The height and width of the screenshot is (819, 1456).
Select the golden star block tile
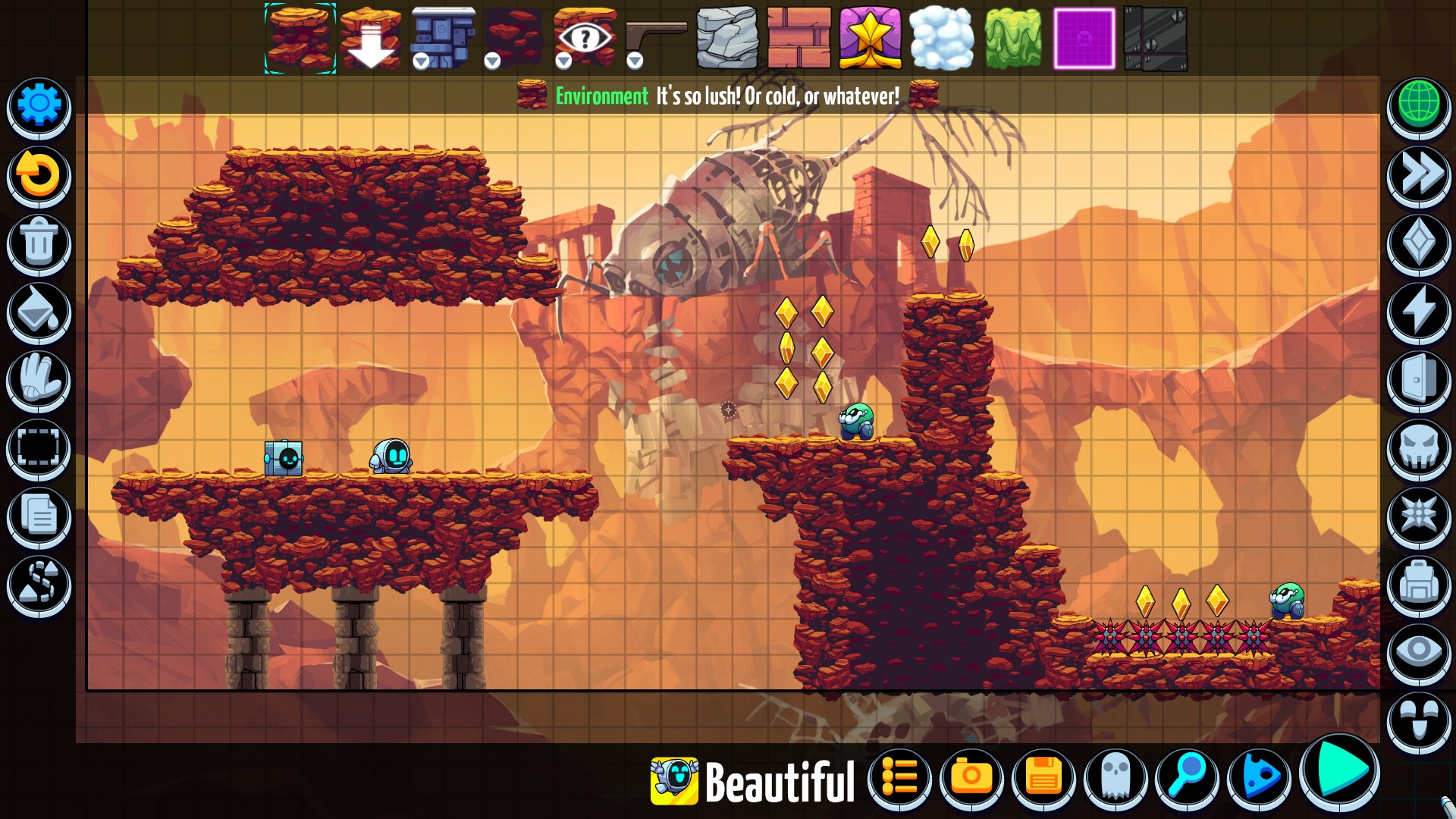coord(870,38)
